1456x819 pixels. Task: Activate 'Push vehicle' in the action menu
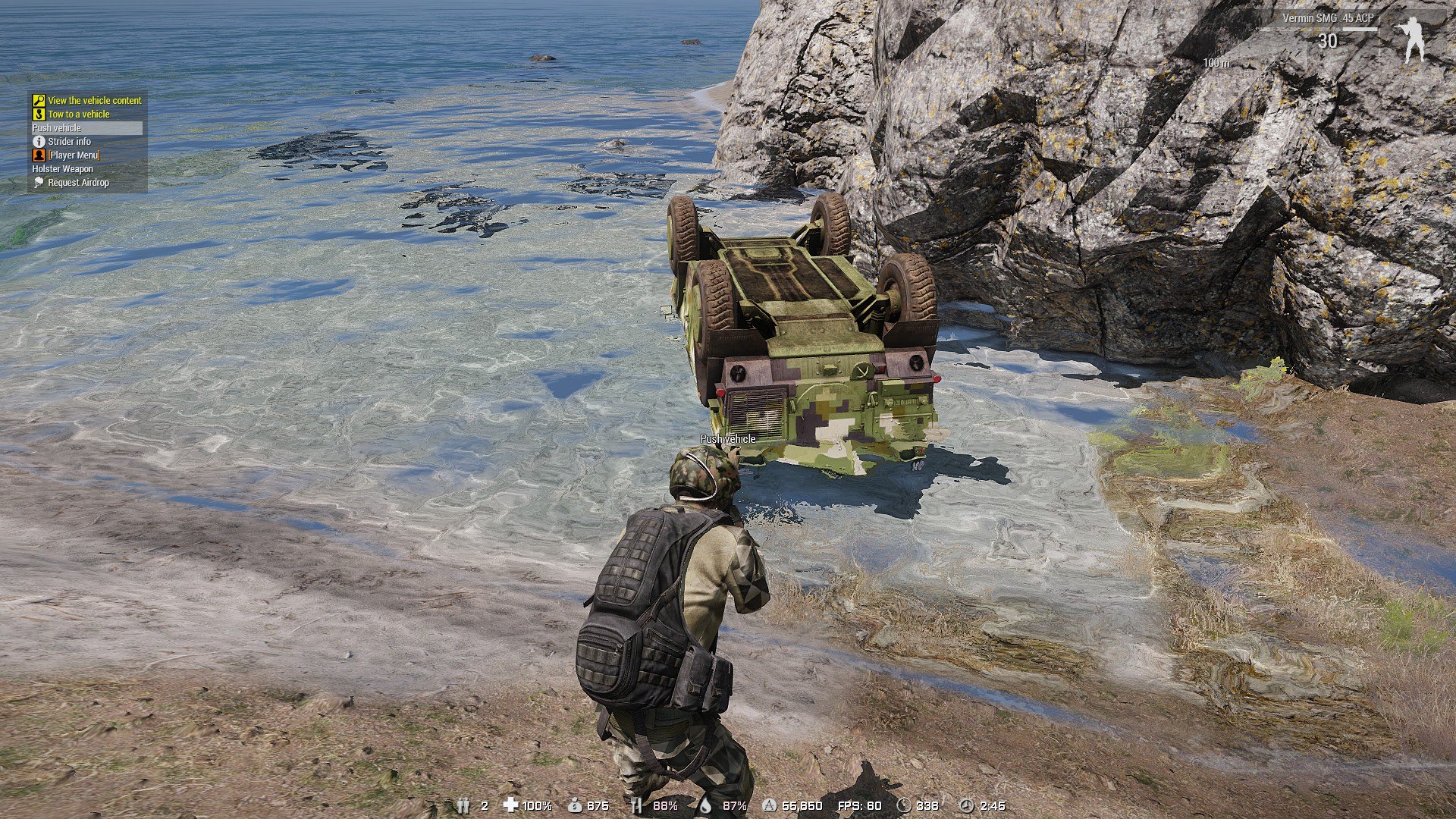pyautogui.click(x=57, y=128)
